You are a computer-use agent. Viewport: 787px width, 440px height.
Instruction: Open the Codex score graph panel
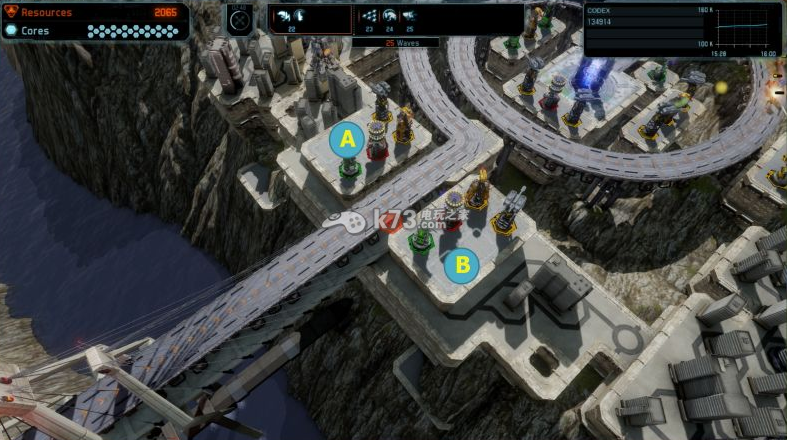click(681, 28)
